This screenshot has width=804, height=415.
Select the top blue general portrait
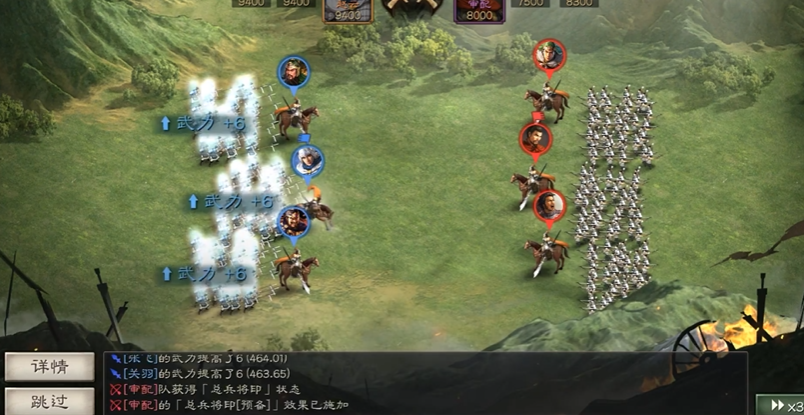click(x=294, y=72)
